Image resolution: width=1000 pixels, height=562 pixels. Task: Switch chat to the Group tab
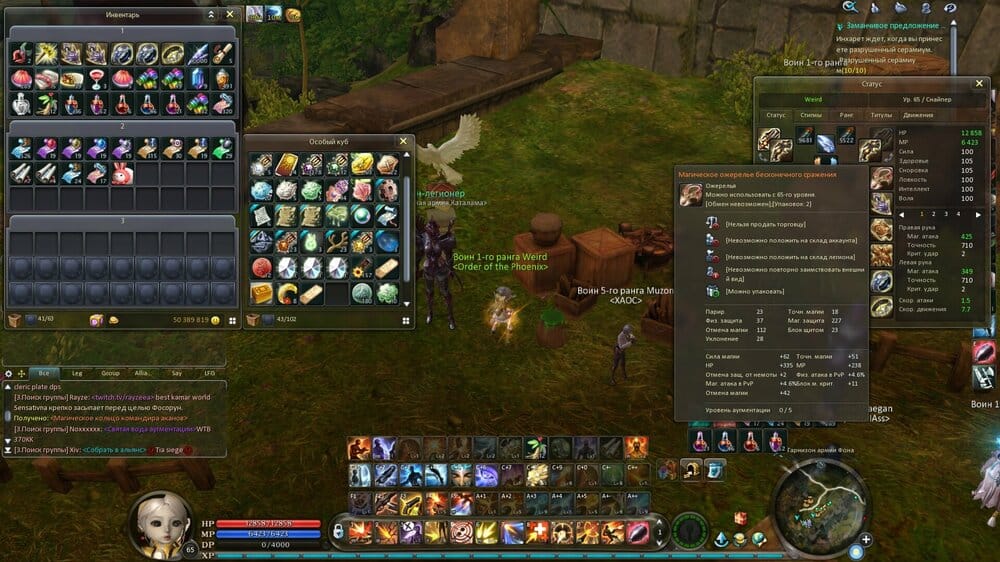pos(110,372)
